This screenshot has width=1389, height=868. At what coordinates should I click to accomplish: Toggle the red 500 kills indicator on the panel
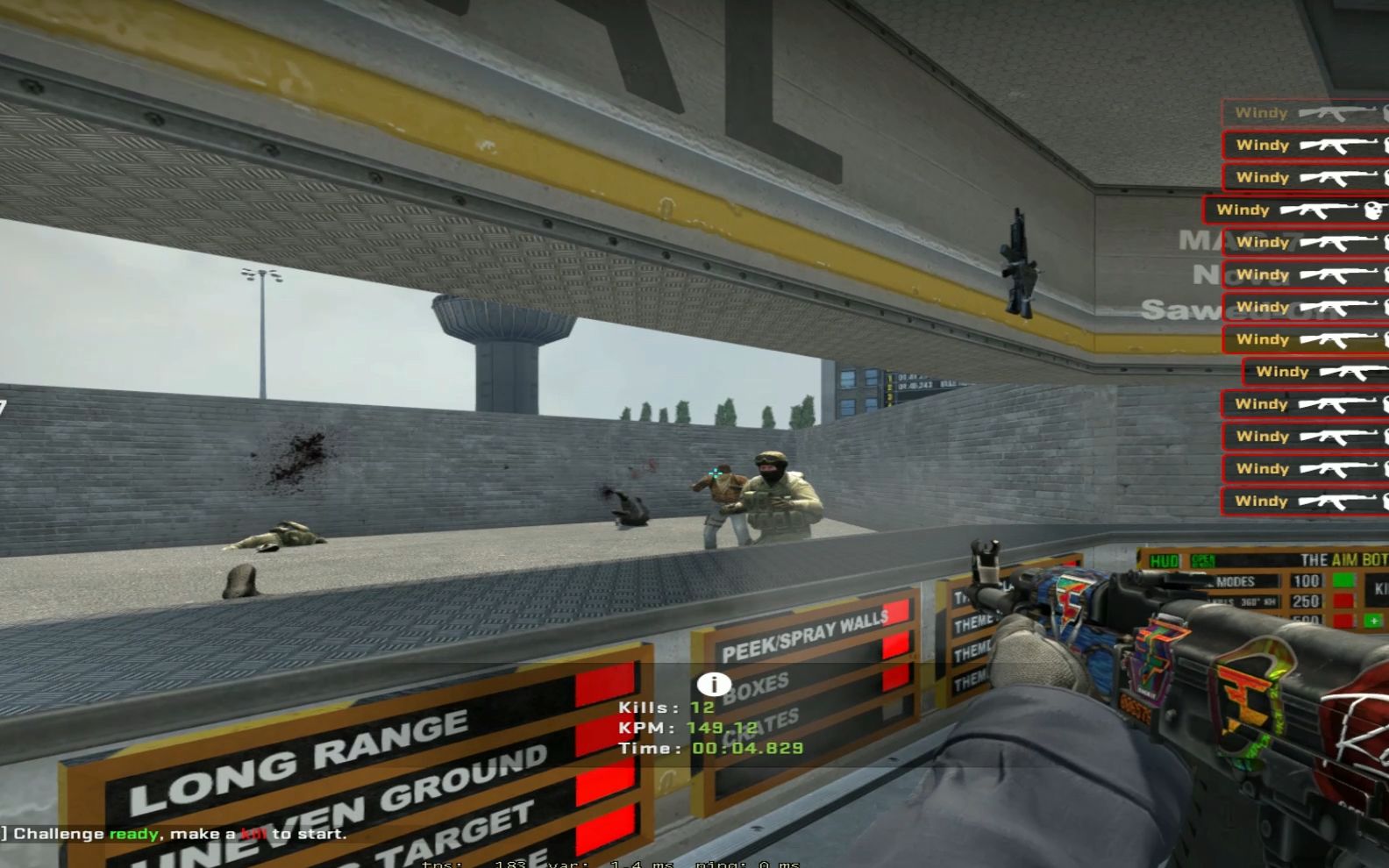(1343, 619)
